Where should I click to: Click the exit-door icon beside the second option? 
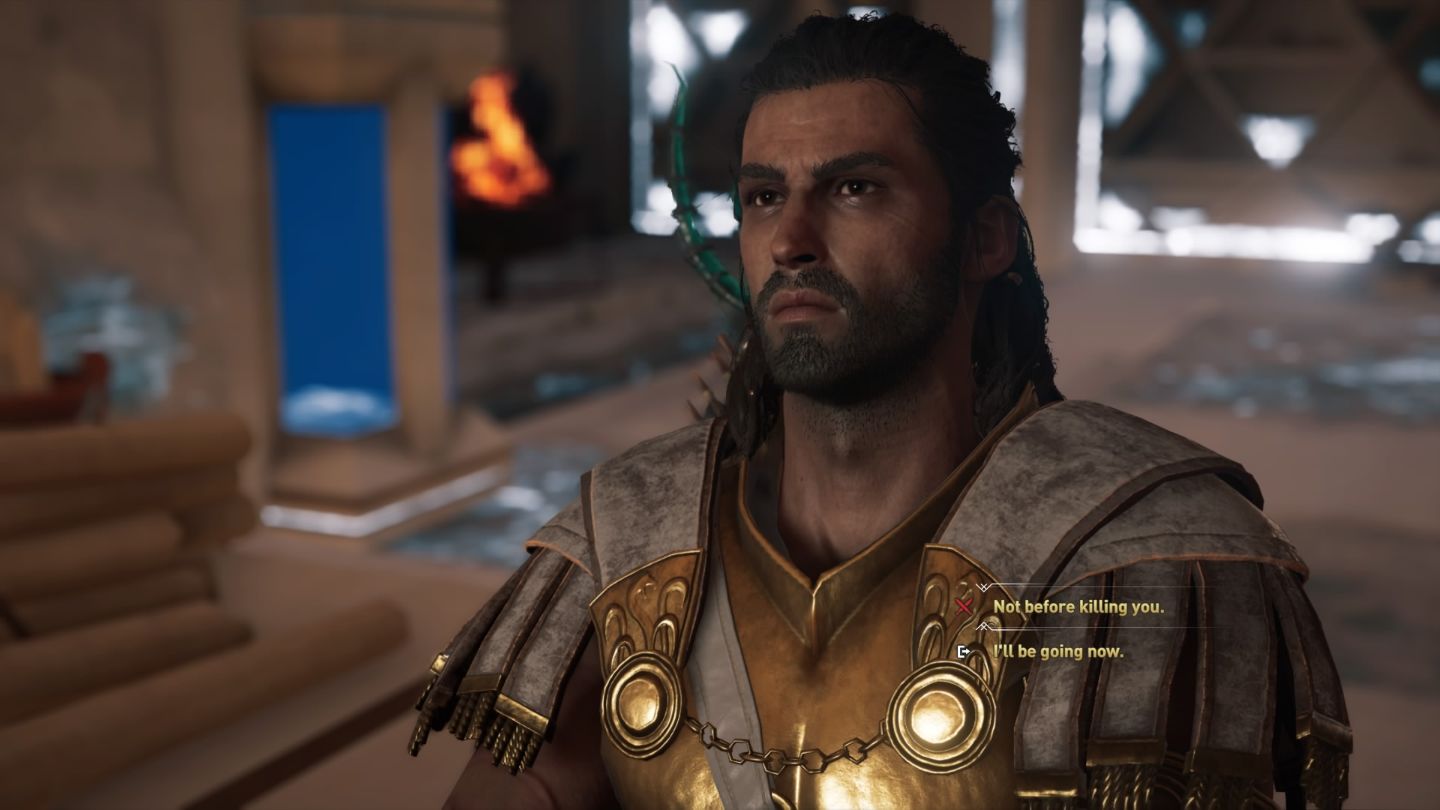tap(965, 651)
